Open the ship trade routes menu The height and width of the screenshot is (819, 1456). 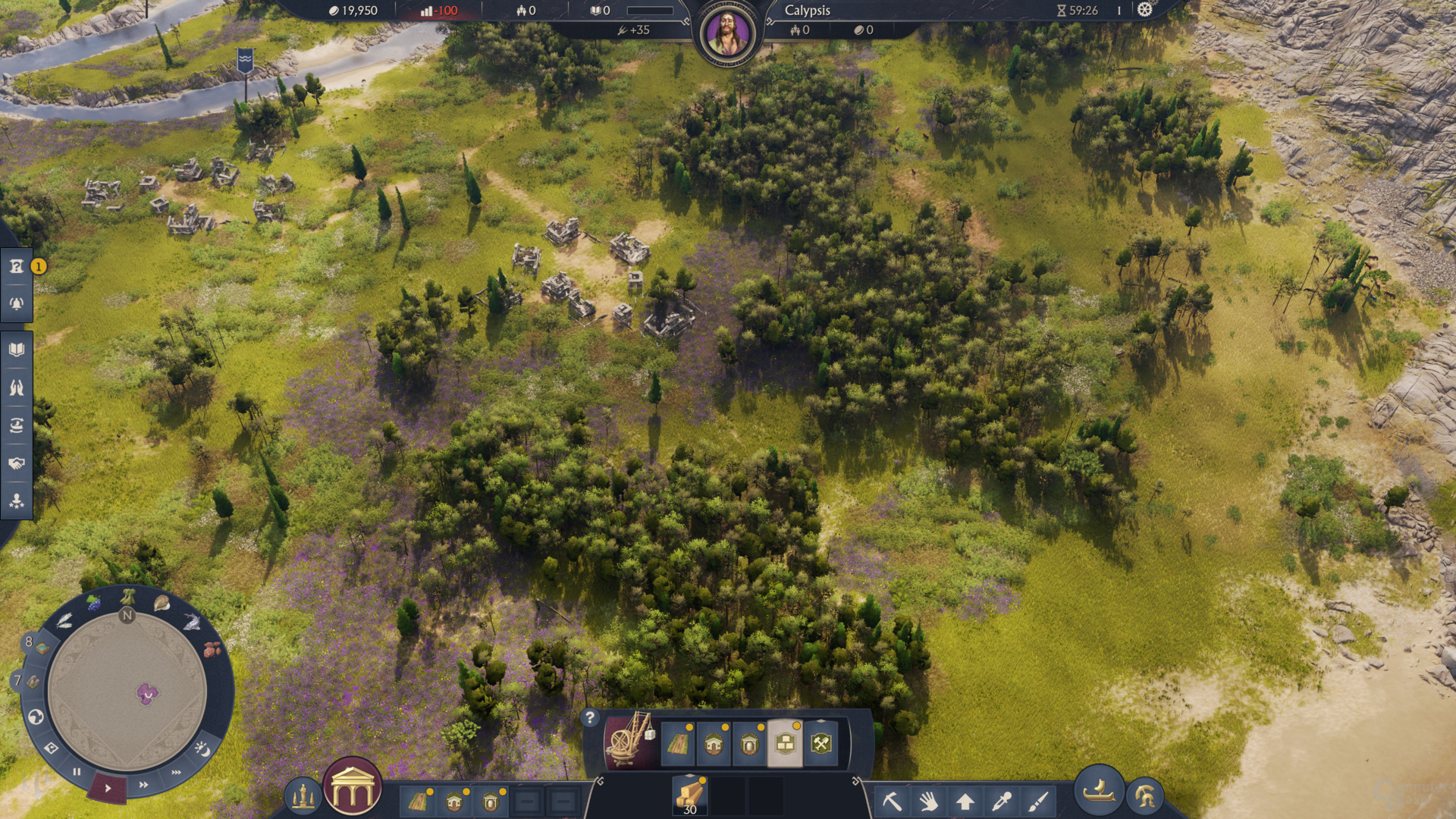pos(17,425)
